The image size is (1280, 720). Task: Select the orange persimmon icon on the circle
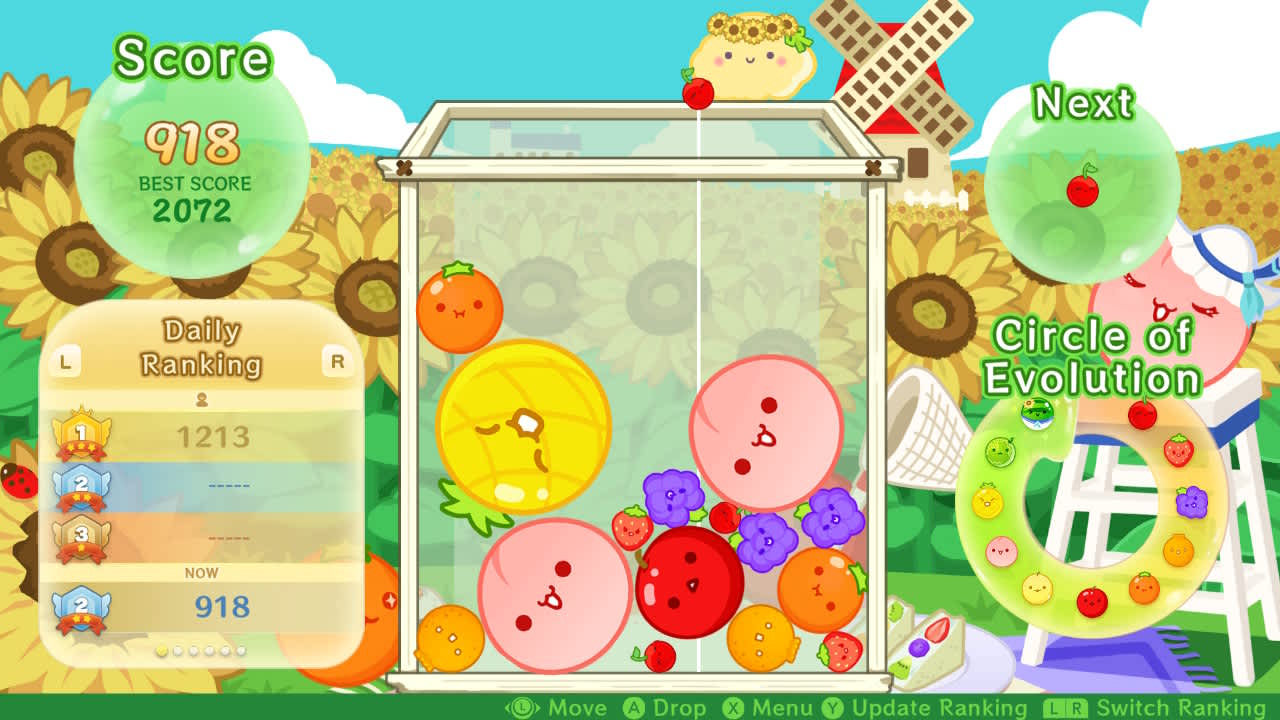pyautogui.click(x=1143, y=588)
